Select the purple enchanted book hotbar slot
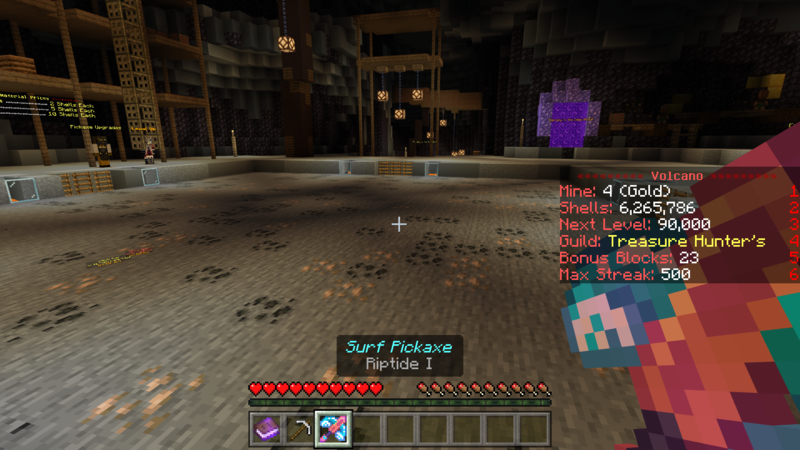The image size is (800, 450). [x=267, y=428]
